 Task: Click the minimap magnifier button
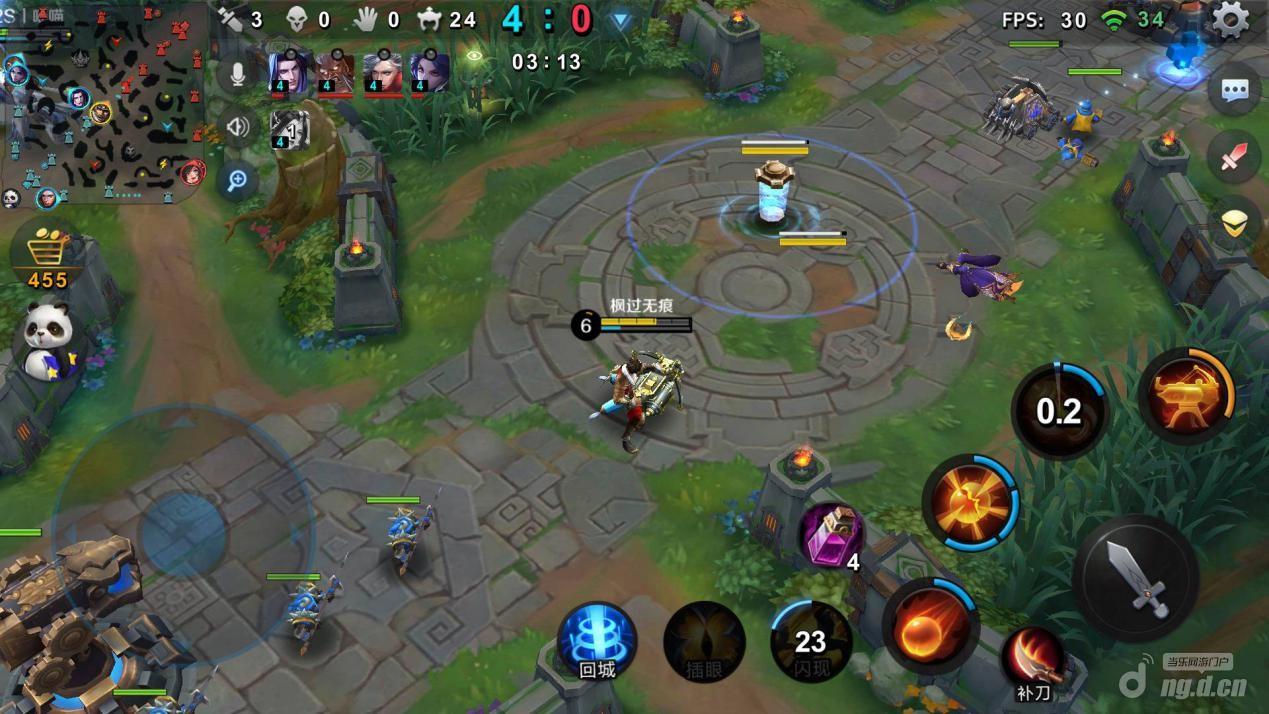click(238, 180)
